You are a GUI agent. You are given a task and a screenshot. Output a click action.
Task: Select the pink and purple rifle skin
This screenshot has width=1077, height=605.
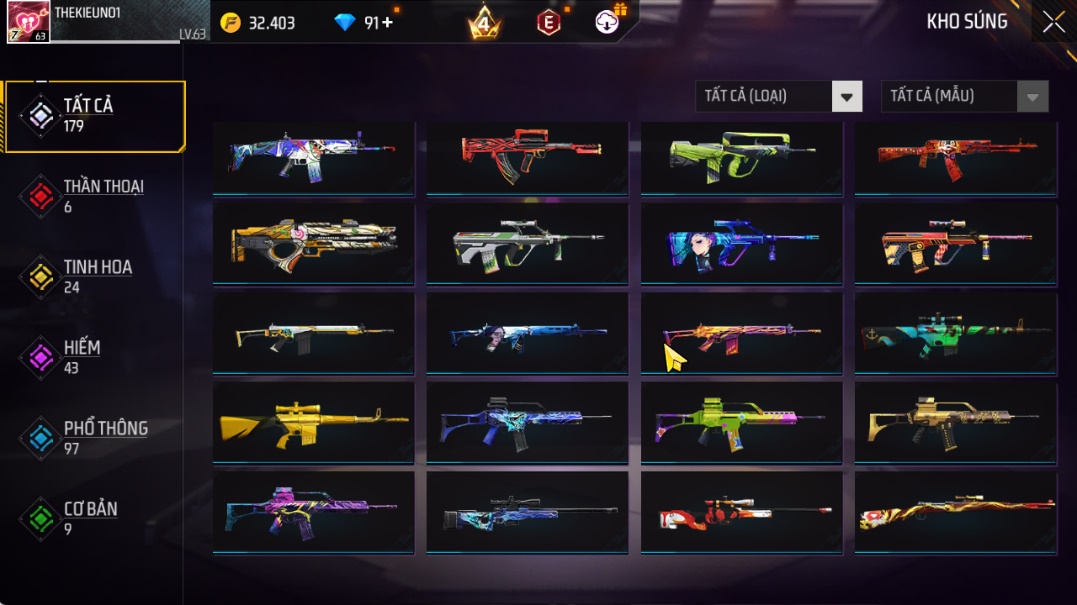pyautogui.click(x=313, y=512)
